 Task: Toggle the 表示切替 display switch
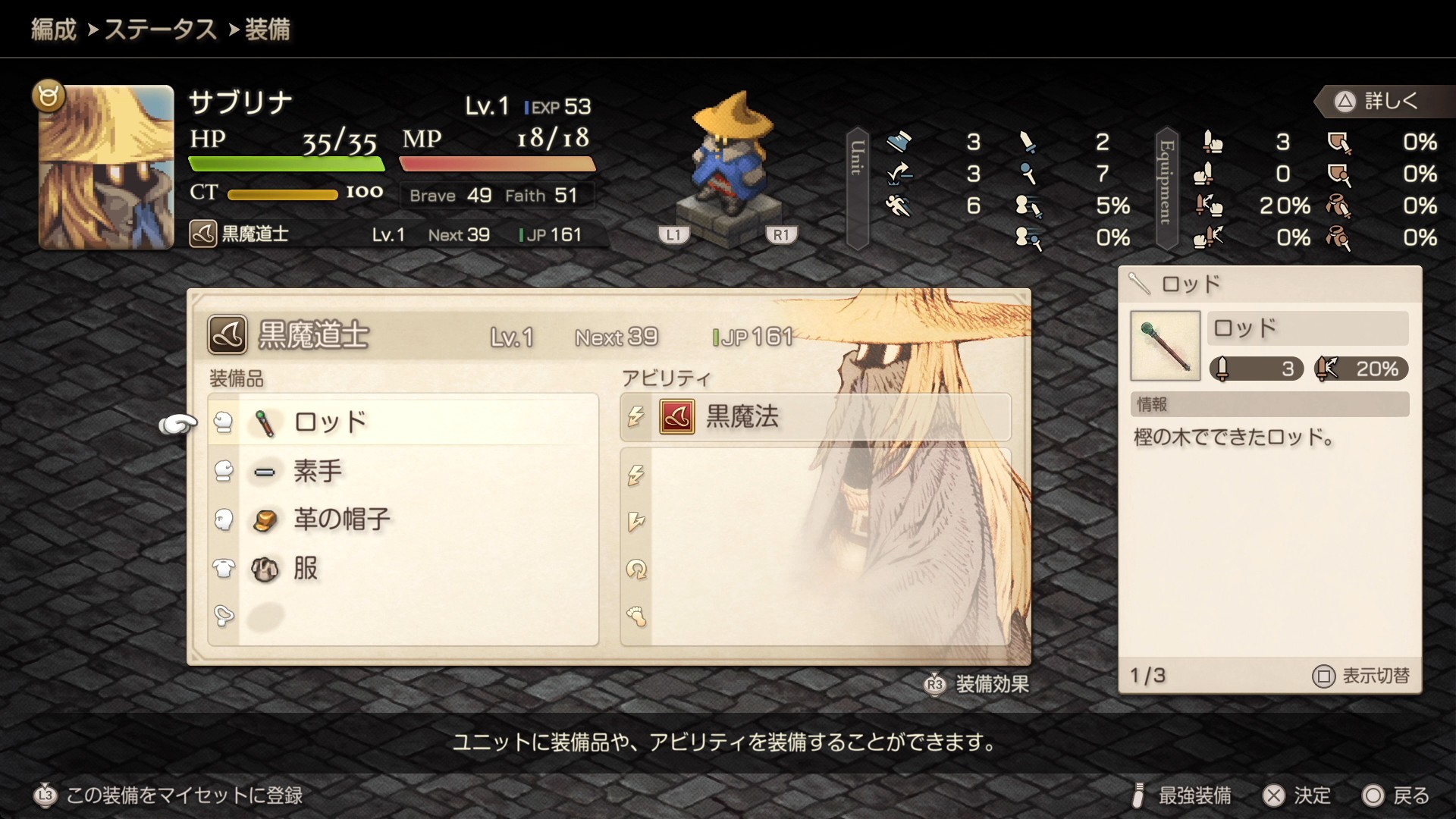click(1361, 676)
